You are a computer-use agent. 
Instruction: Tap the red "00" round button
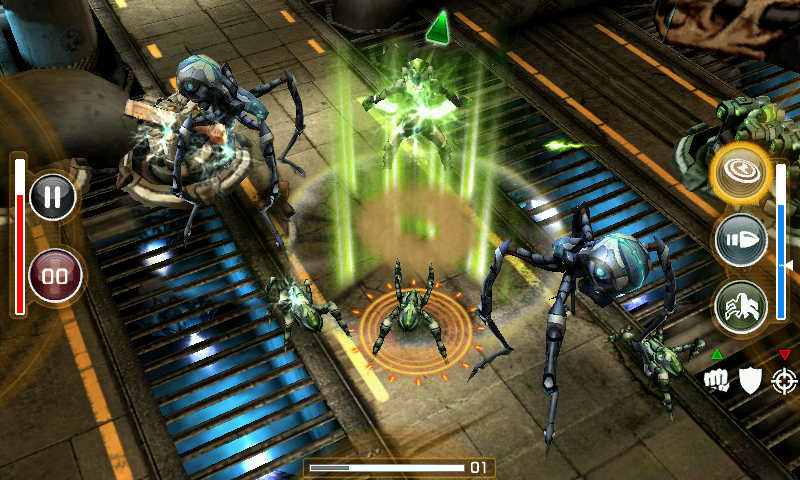53,275
